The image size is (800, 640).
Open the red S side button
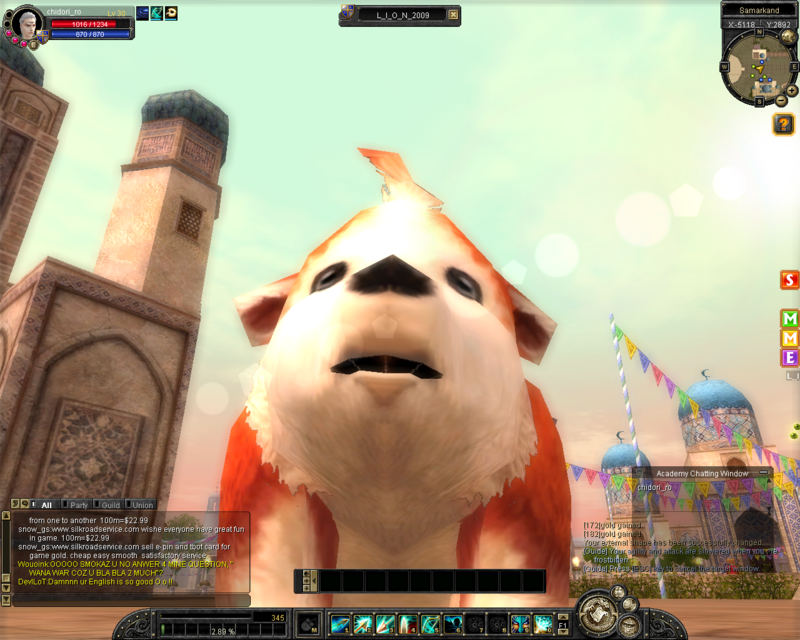pyautogui.click(x=790, y=280)
